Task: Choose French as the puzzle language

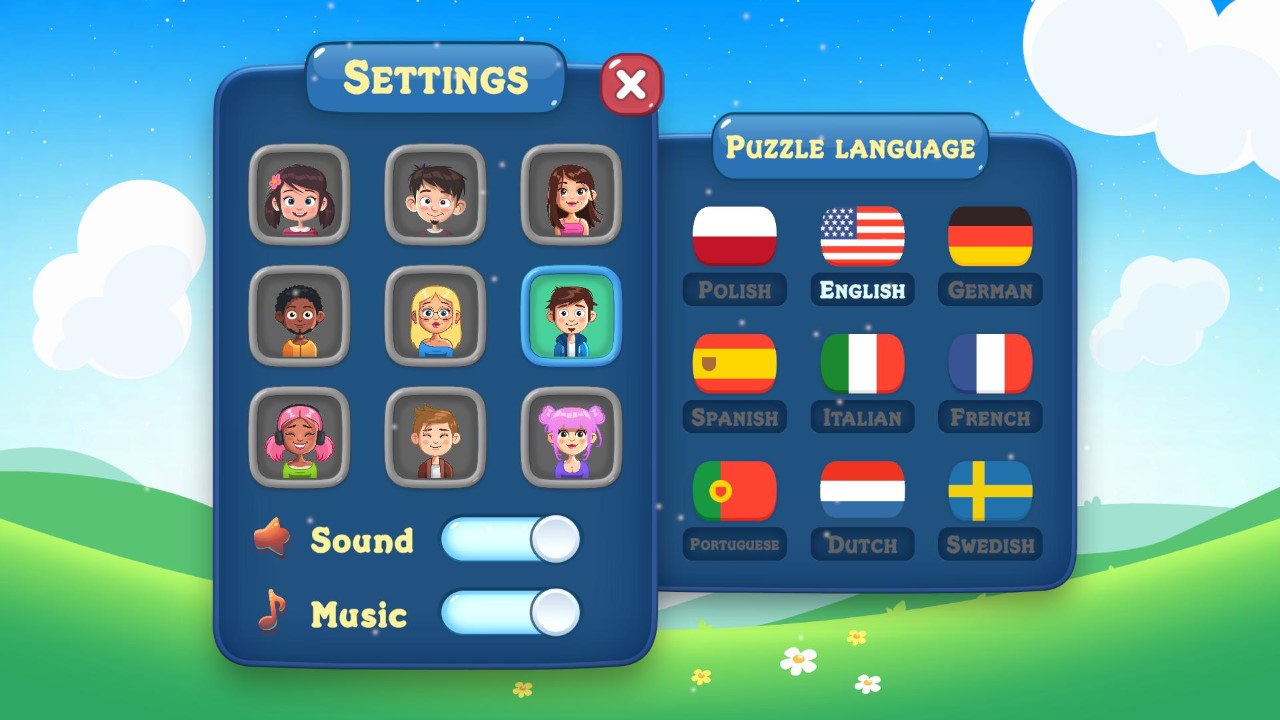Action: click(x=989, y=362)
